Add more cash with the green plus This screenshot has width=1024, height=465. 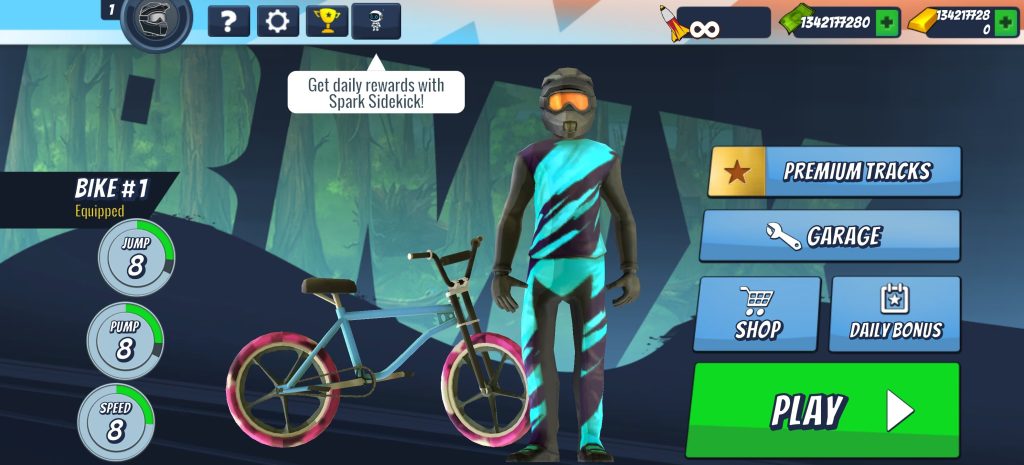click(x=887, y=23)
